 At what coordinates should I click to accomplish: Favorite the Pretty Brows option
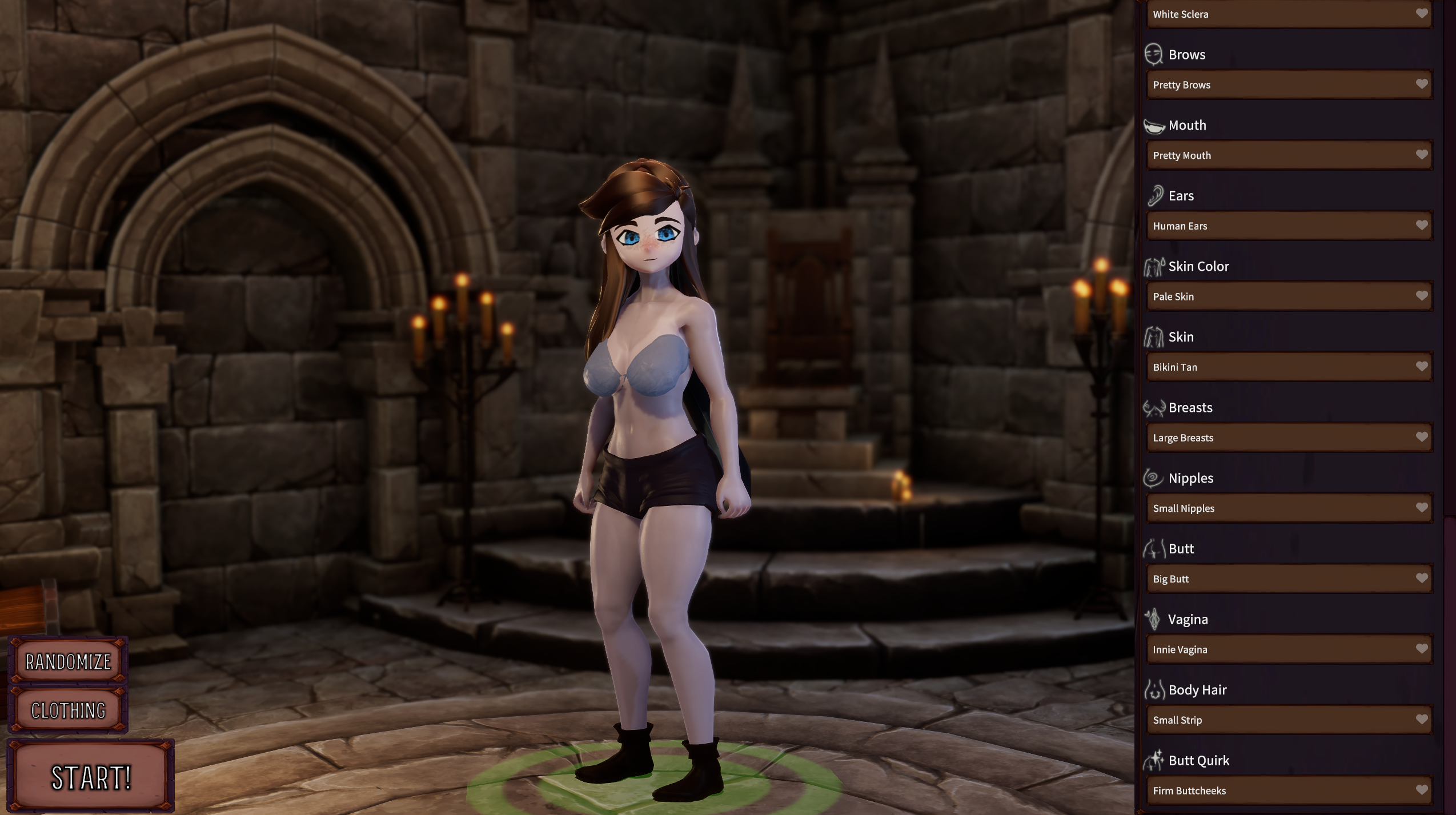click(1422, 84)
